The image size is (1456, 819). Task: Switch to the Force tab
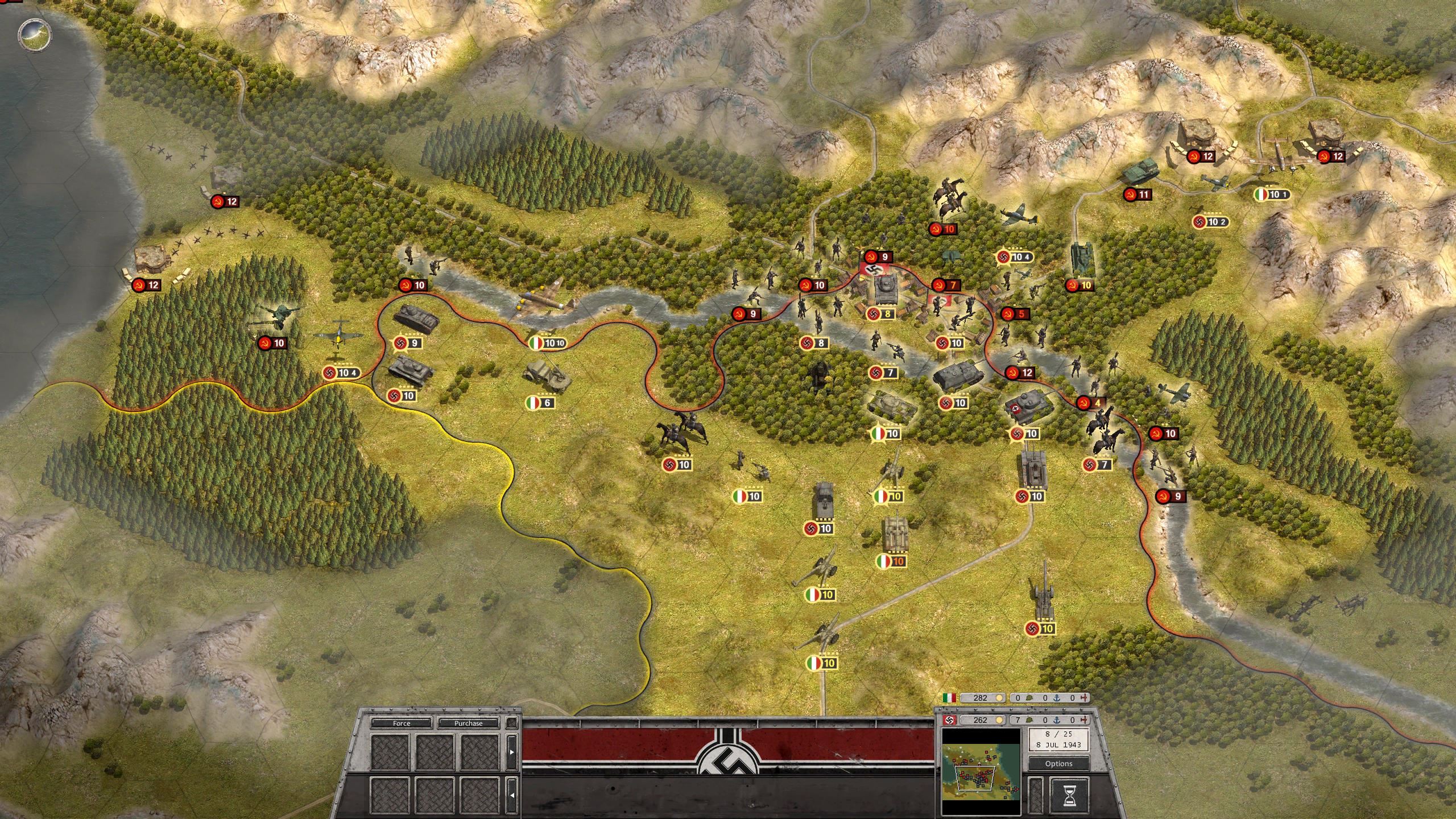tap(402, 724)
